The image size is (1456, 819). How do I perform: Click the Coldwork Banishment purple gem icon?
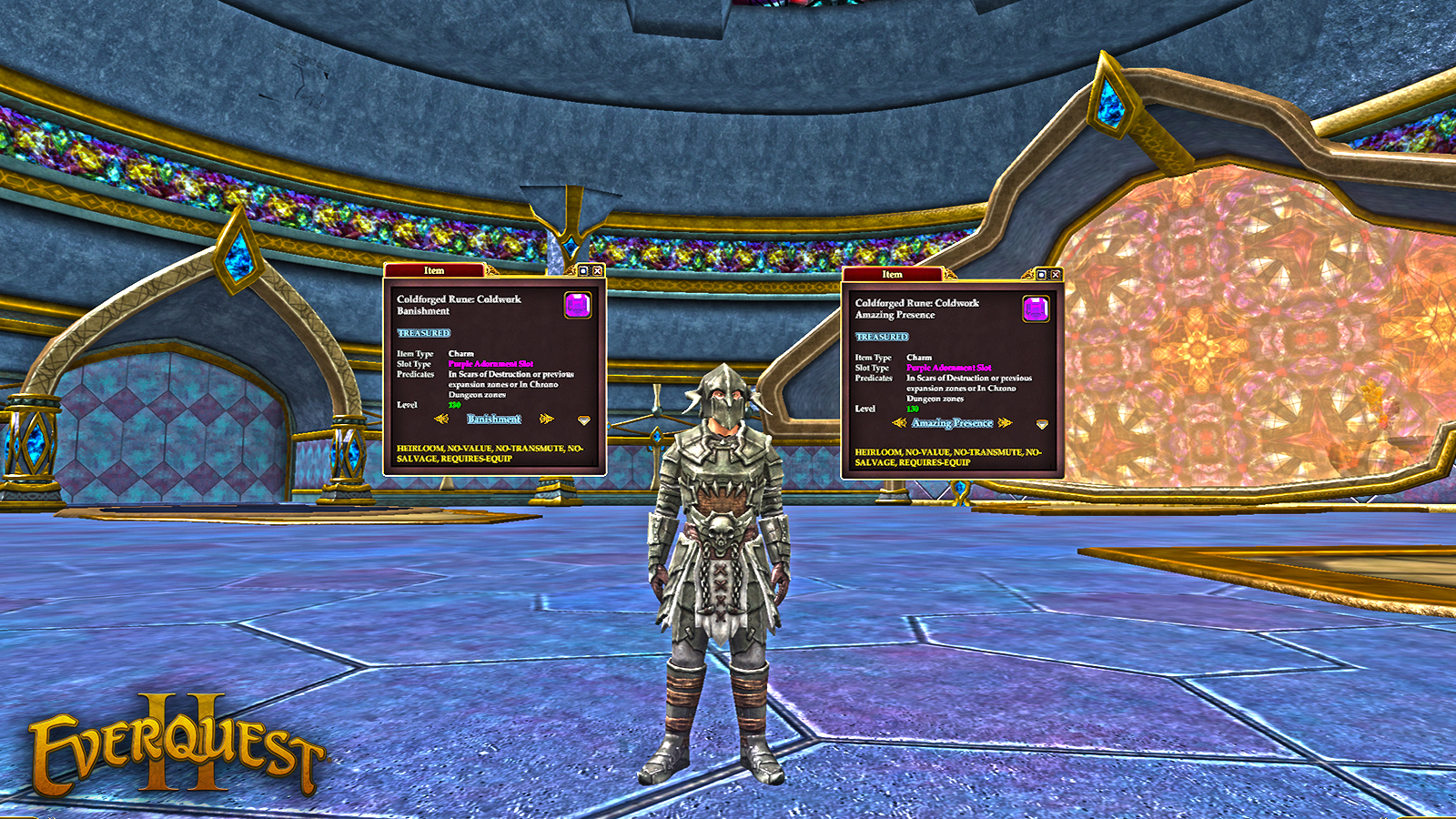coord(577,305)
